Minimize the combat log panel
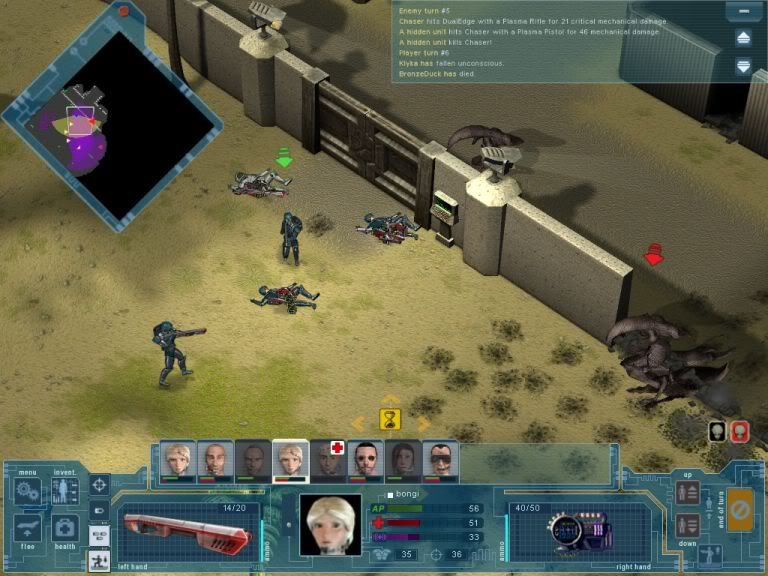 click(742, 15)
